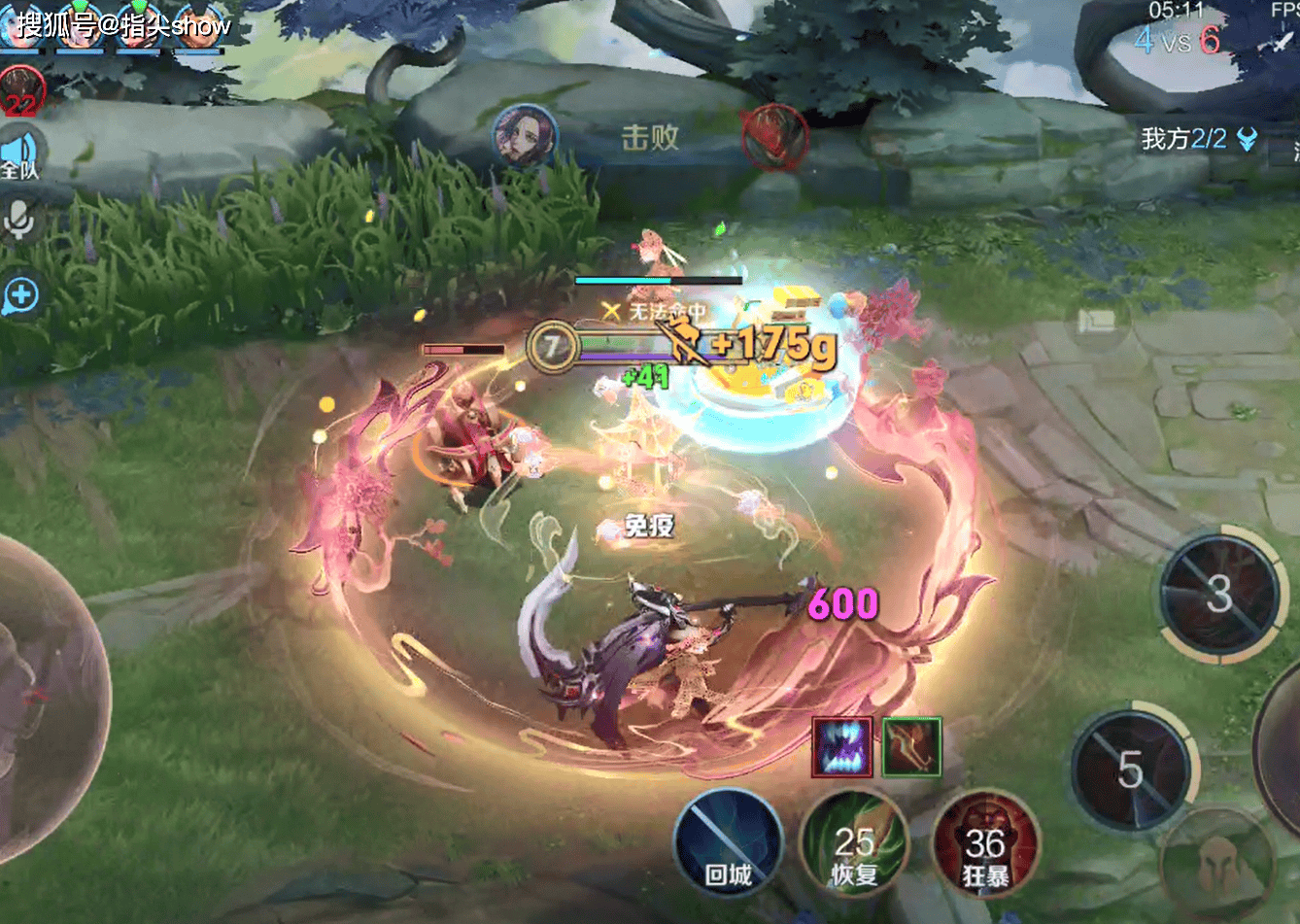Tap the faded flag signal button
This screenshot has width=1300, height=924.
tap(1097, 320)
